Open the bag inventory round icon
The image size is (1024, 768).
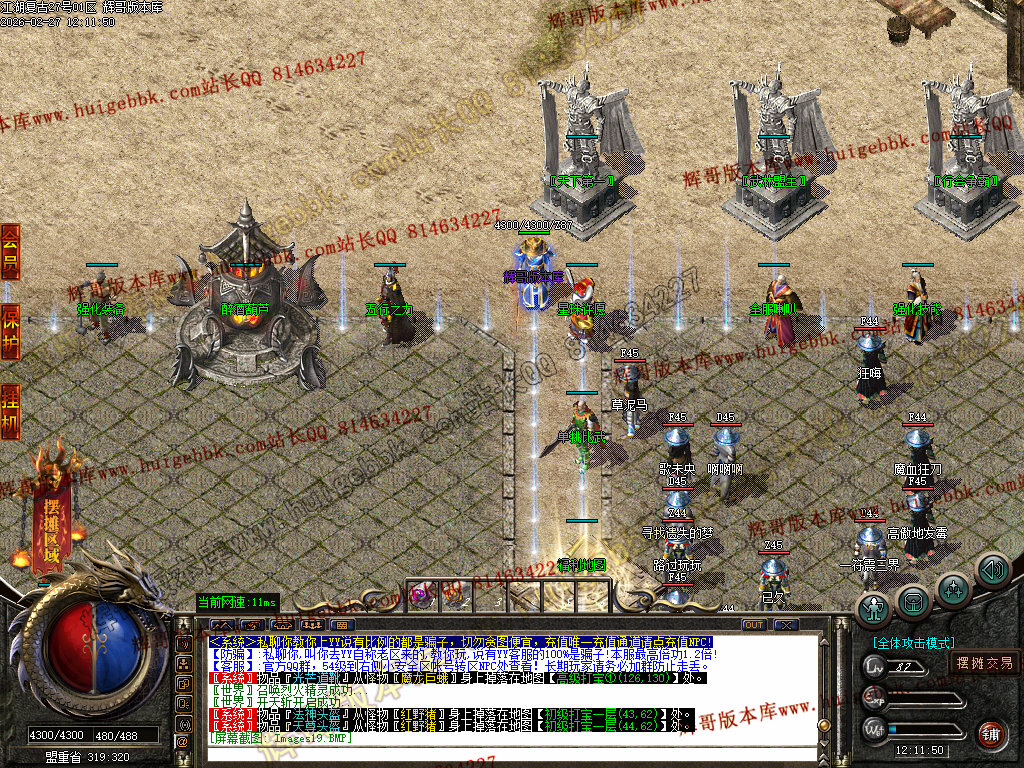913,600
